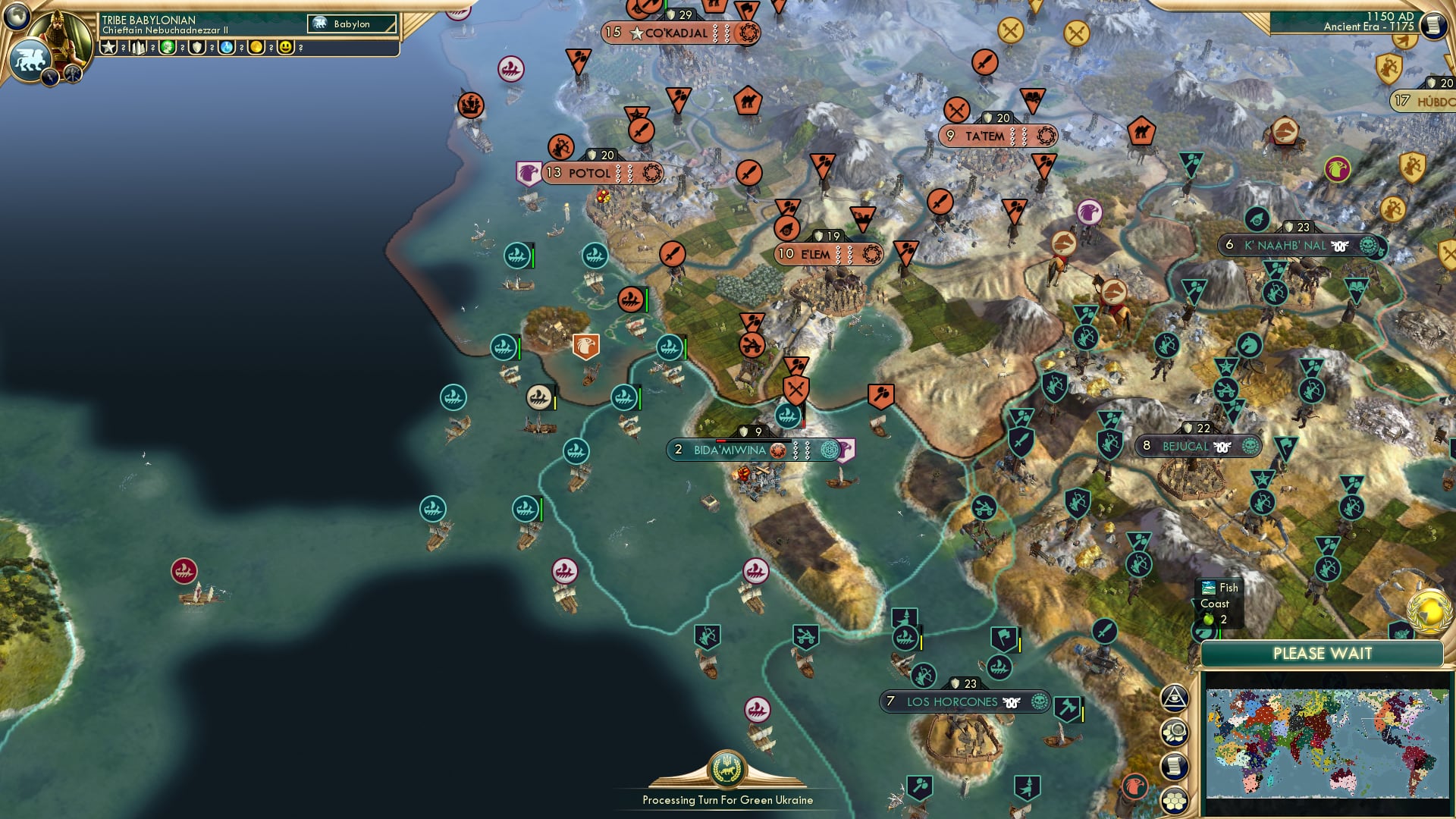Toggle the lightning icon under the leader portrait
1456x819 pixels.
50,77
